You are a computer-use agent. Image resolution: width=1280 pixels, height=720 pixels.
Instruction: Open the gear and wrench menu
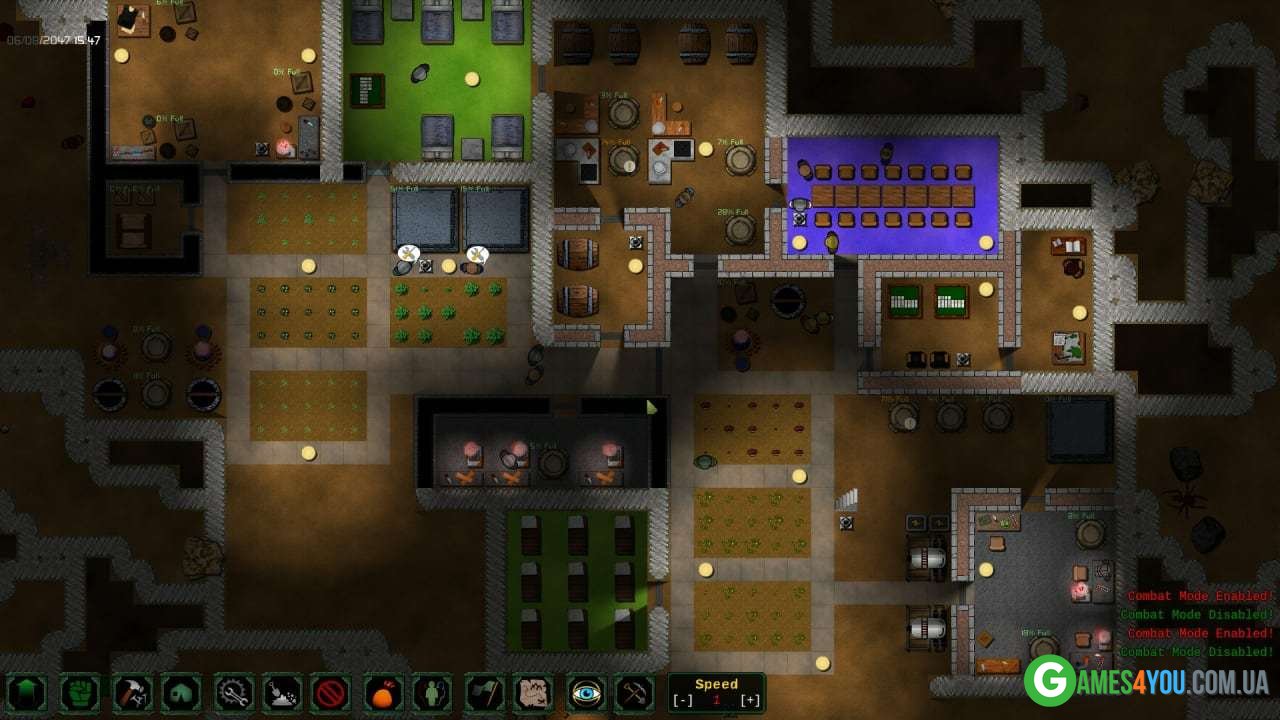point(233,692)
